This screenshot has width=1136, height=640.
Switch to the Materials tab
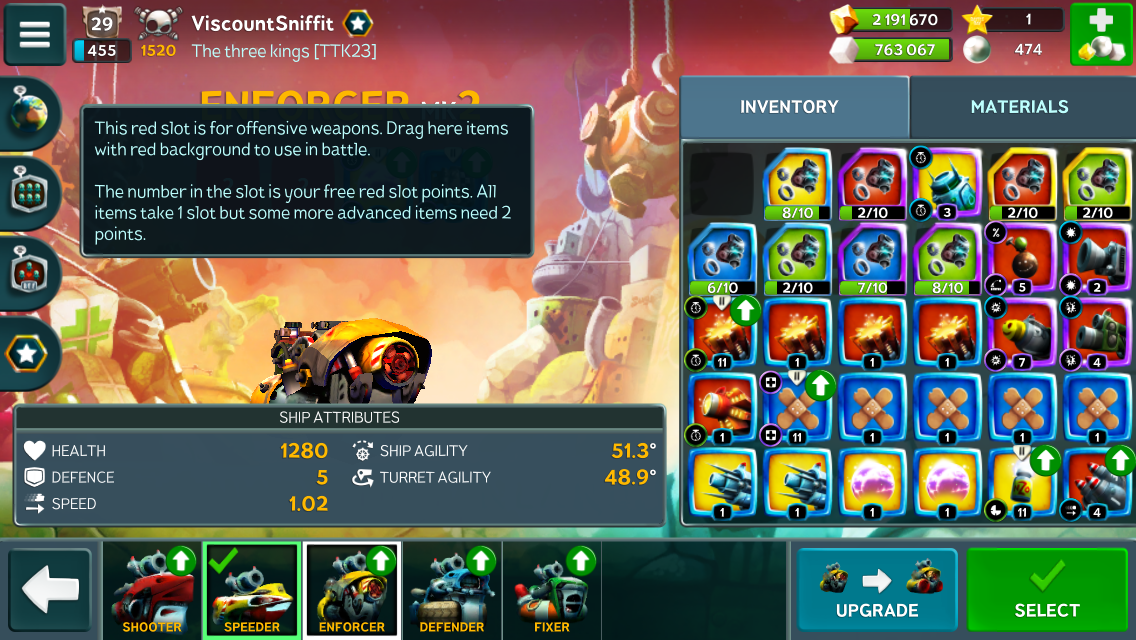click(x=1019, y=107)
